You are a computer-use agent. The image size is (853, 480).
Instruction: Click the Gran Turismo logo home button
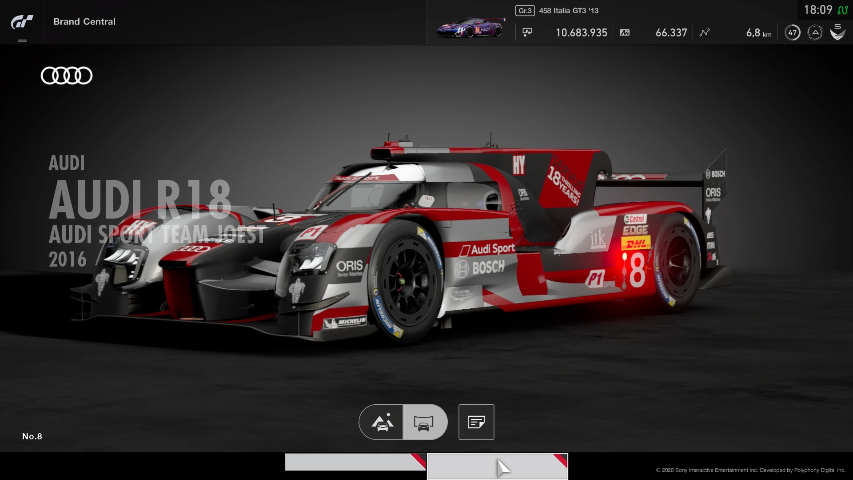[x=22, y=21]
